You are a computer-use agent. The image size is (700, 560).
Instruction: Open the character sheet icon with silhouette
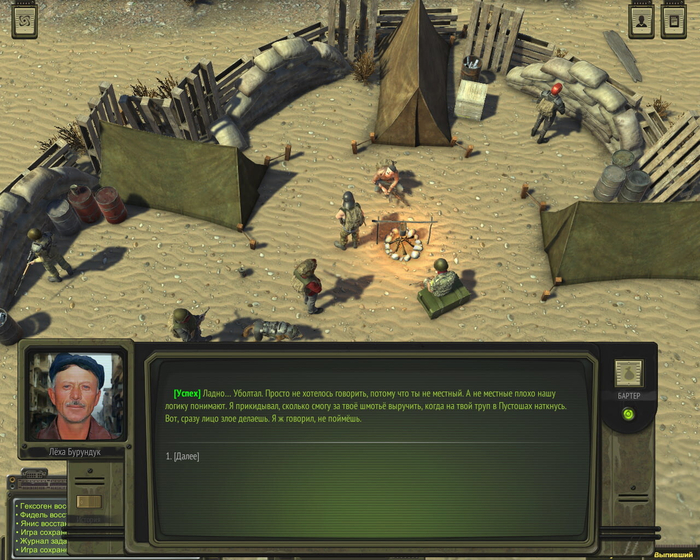(x=641, y=20)
